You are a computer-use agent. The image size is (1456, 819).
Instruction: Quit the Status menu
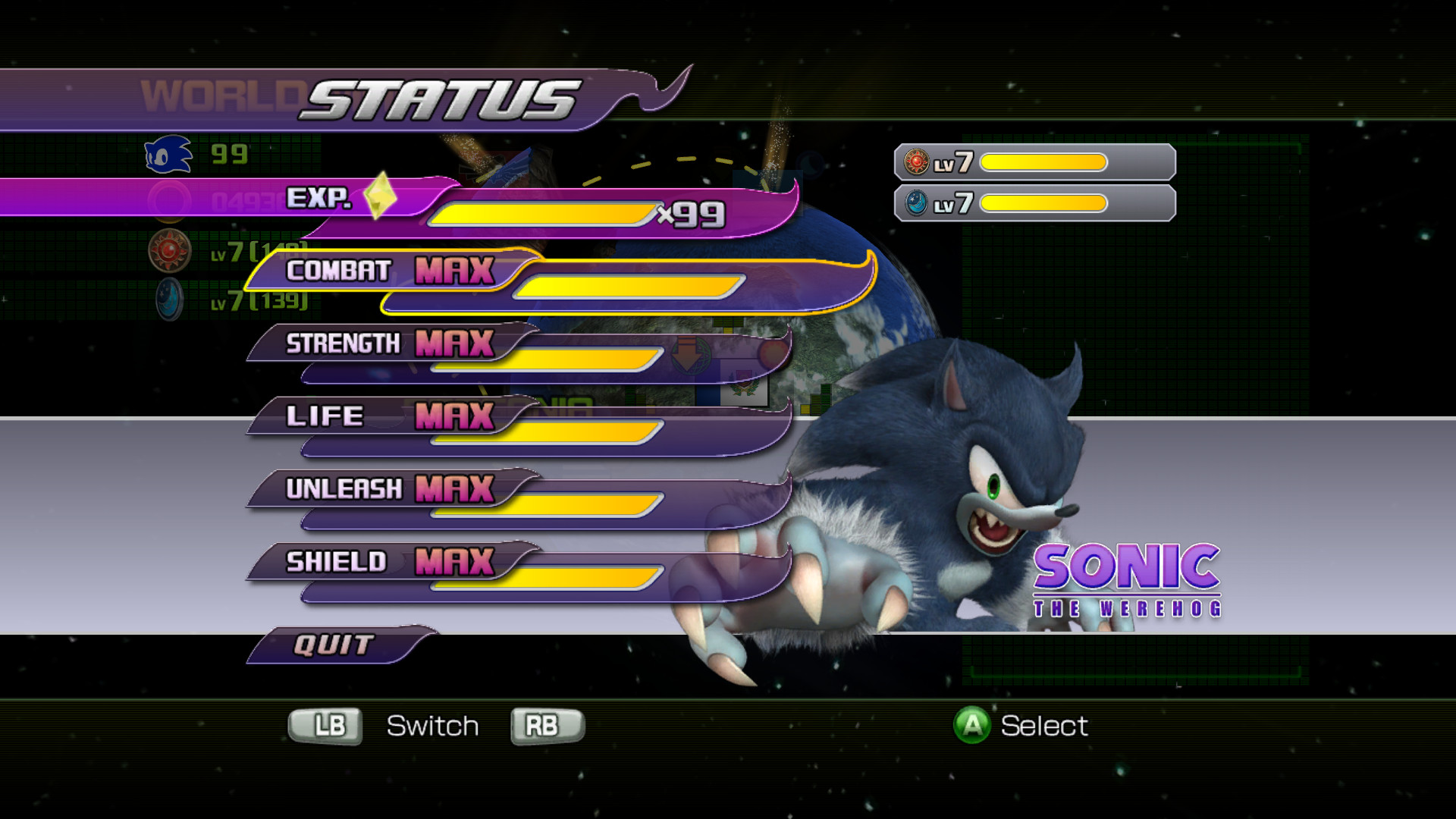pyautogui.click(x=335, y=645)
